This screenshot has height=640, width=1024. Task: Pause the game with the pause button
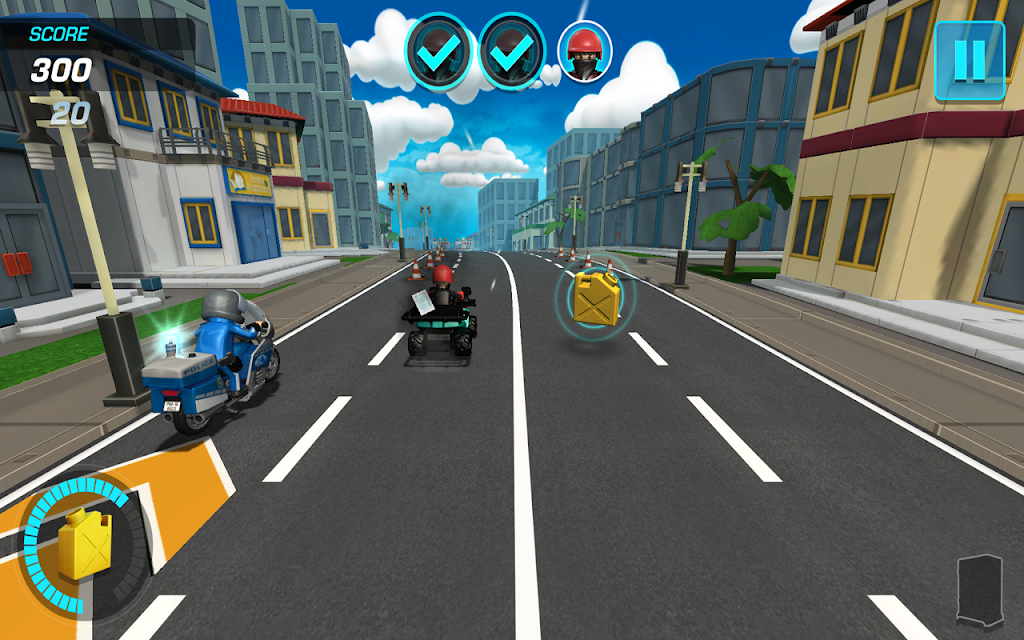(968, 61)
